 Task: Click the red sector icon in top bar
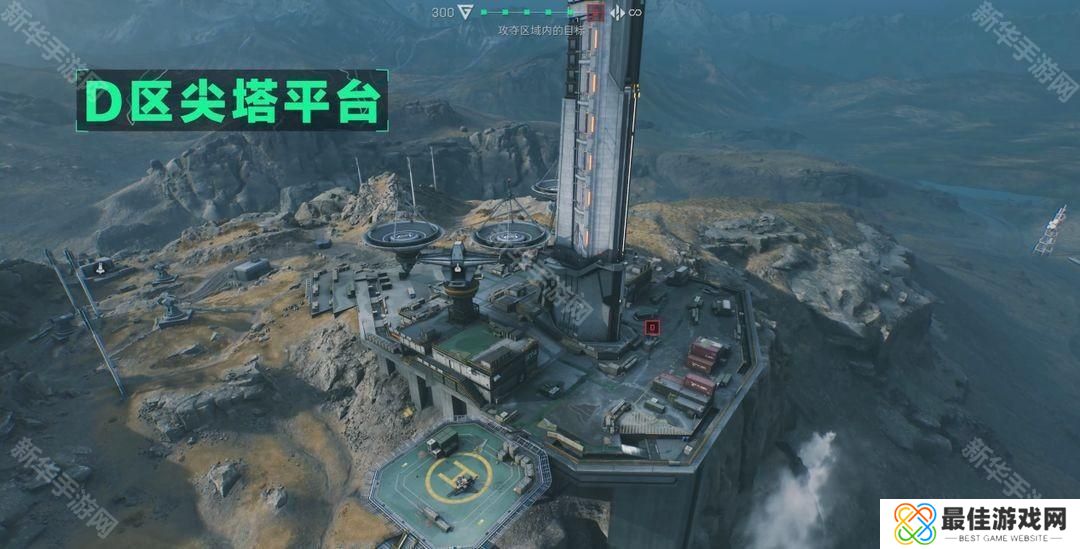coord(595,13)
